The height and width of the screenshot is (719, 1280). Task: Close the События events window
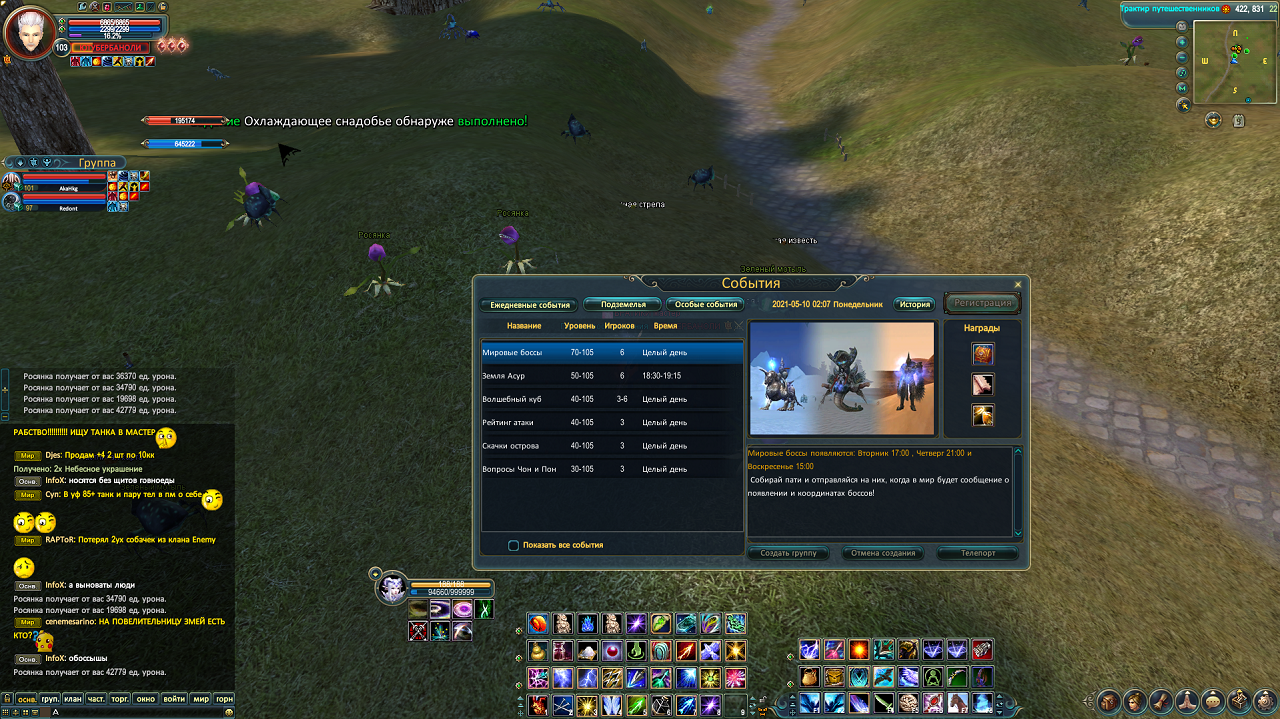tap(1018, 285)
